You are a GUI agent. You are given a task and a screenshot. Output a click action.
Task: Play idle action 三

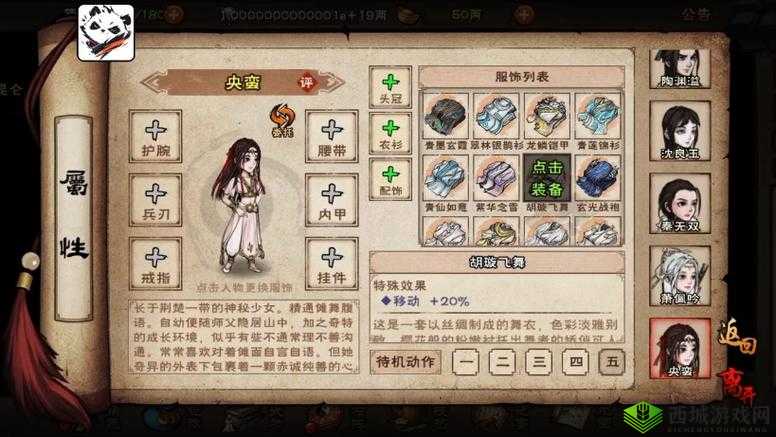click(540, 362)
